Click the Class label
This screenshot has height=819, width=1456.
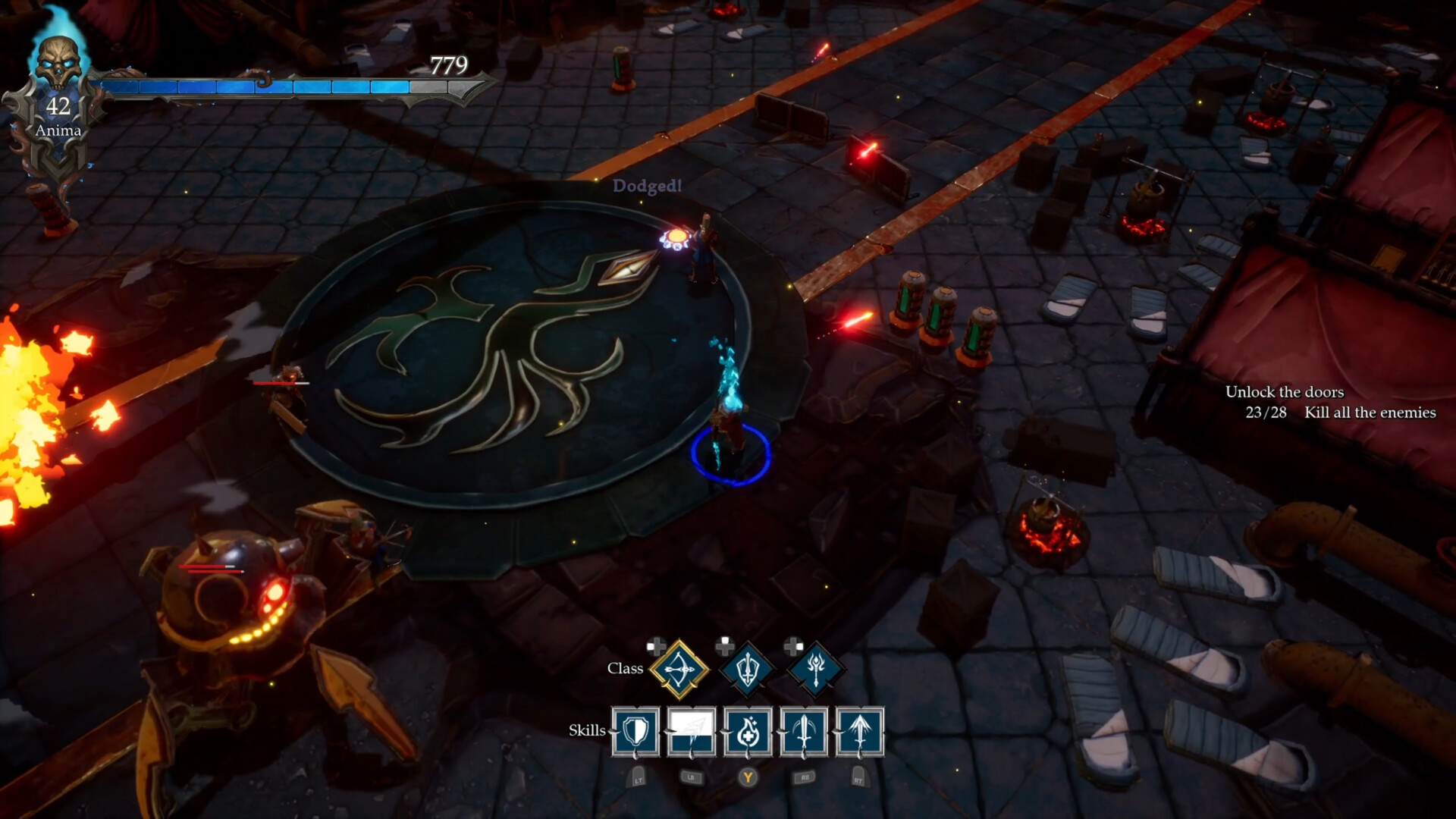pos(626,670)
